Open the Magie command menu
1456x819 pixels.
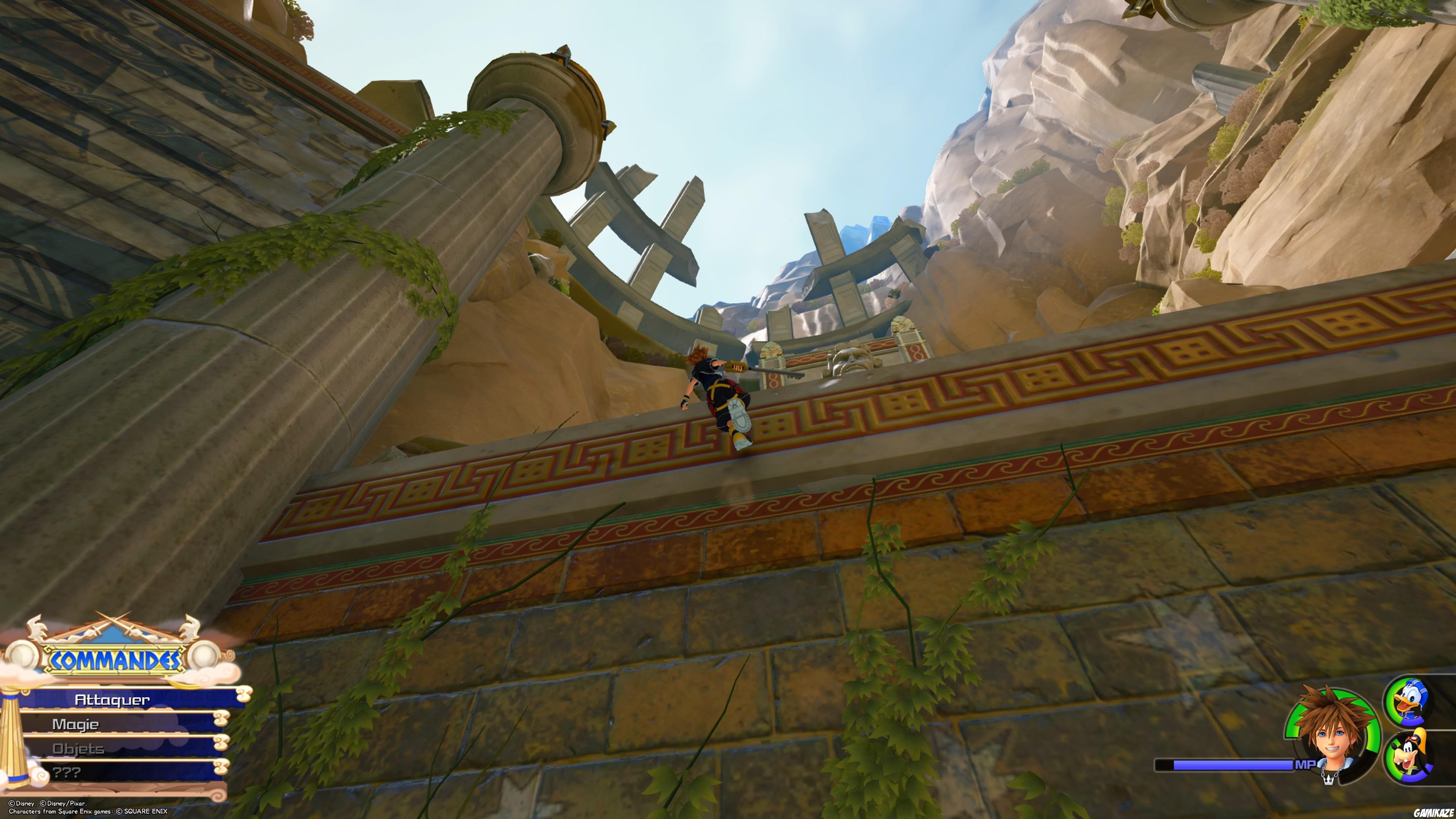click(75, 725)
